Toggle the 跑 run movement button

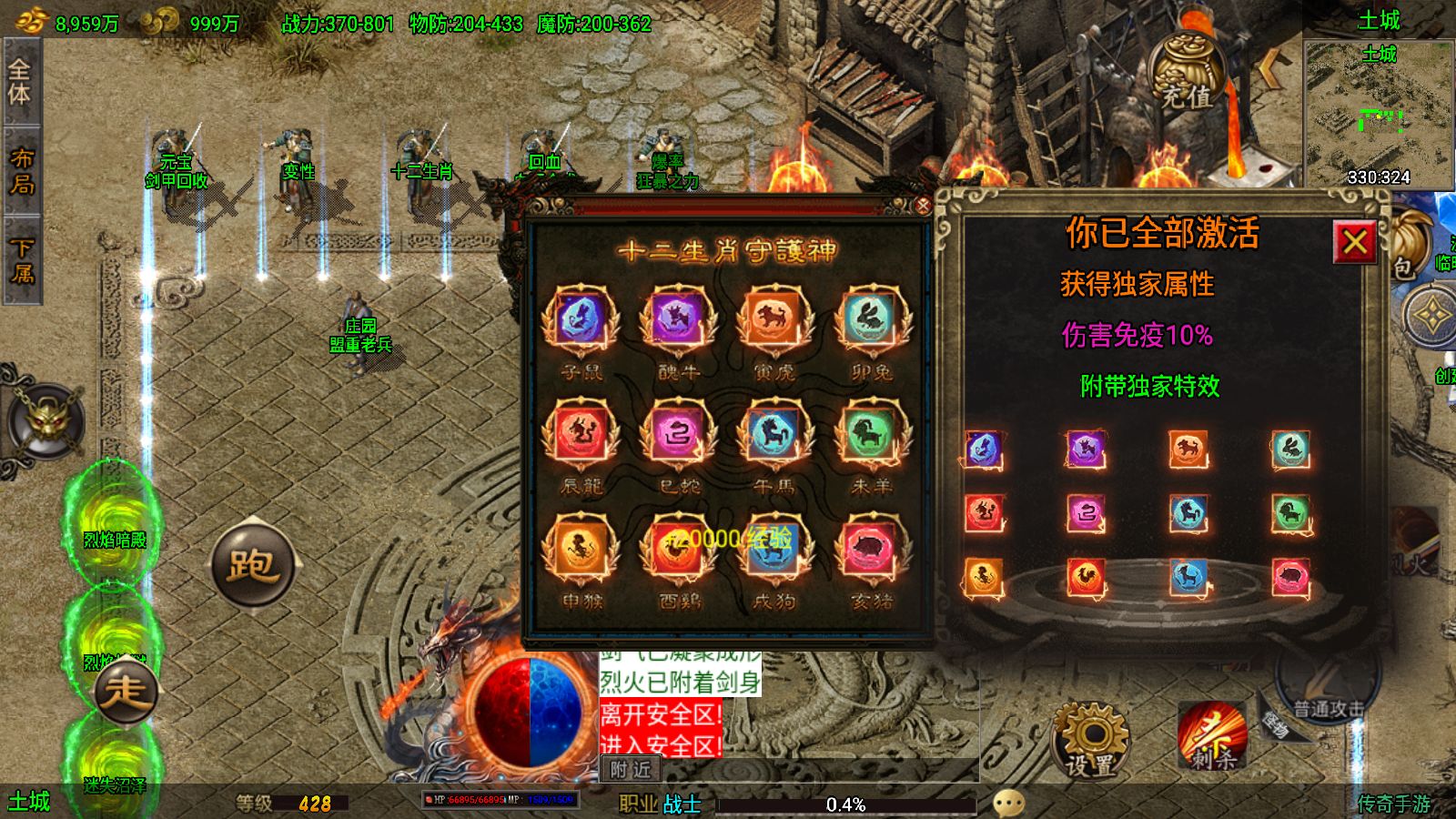coord(252,565)
